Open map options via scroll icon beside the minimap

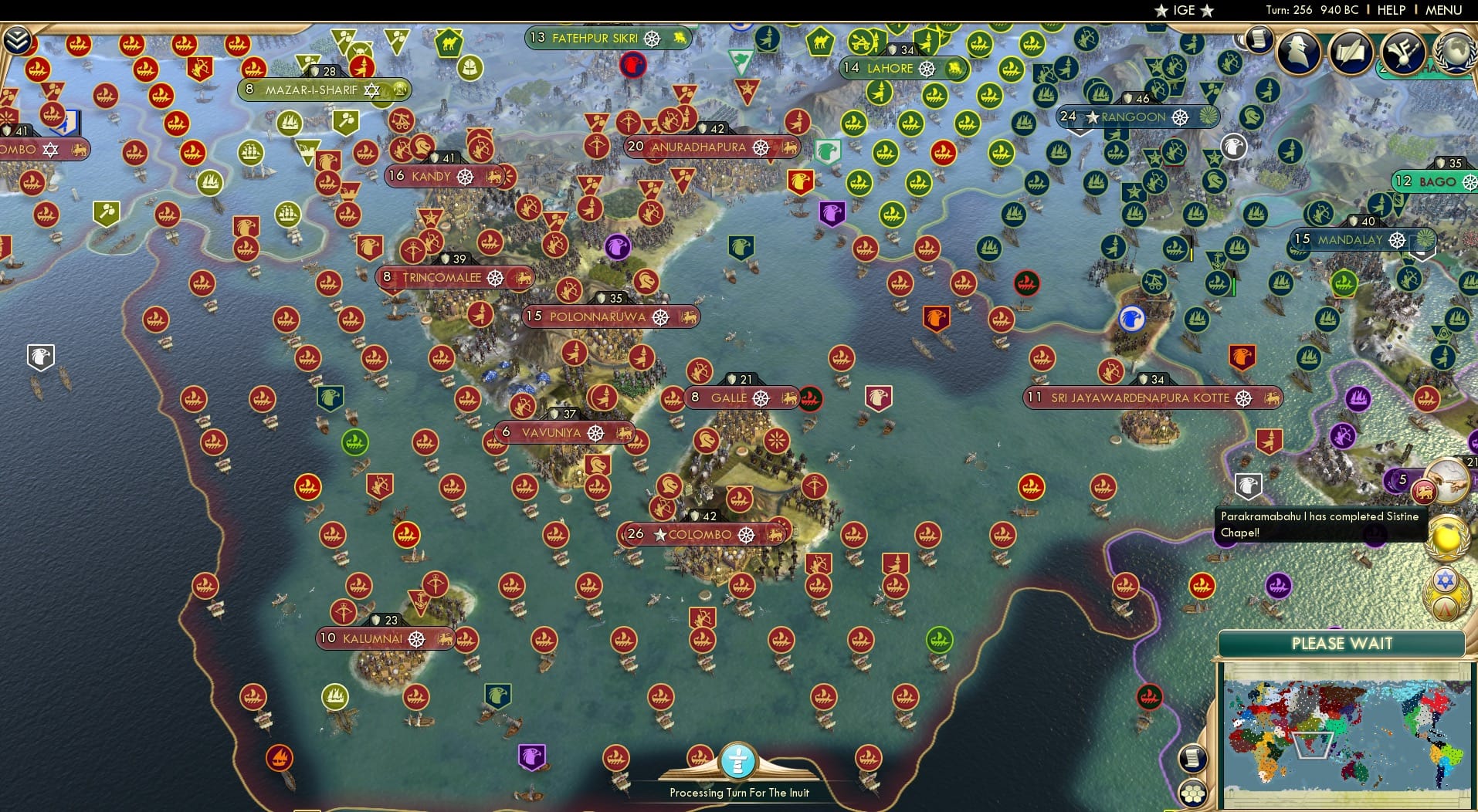(1192, 758)
